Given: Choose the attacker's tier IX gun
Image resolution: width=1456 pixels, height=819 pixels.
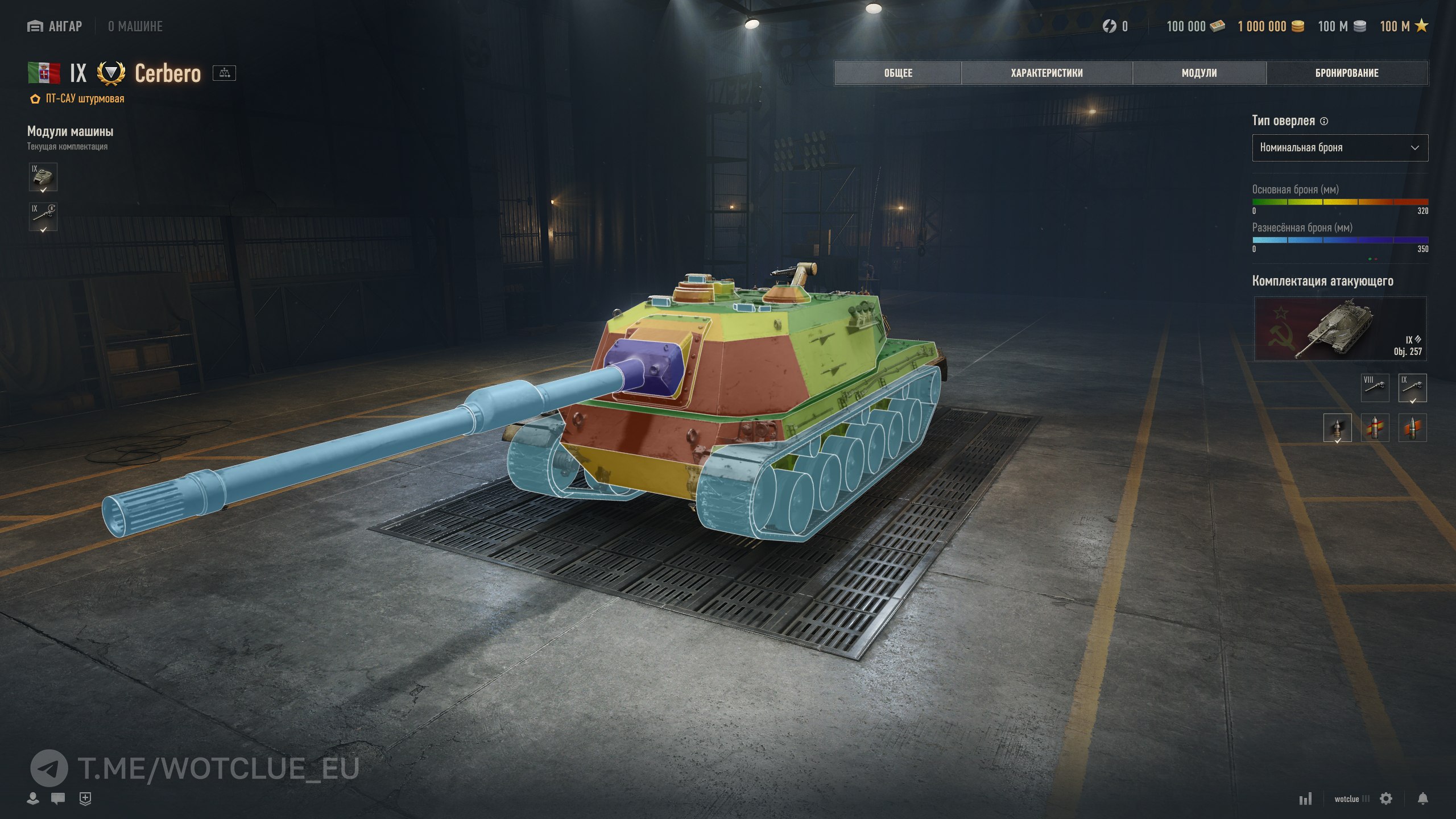Looking at the screenshot, I should pyautogui.click(x=1412, y=387).
